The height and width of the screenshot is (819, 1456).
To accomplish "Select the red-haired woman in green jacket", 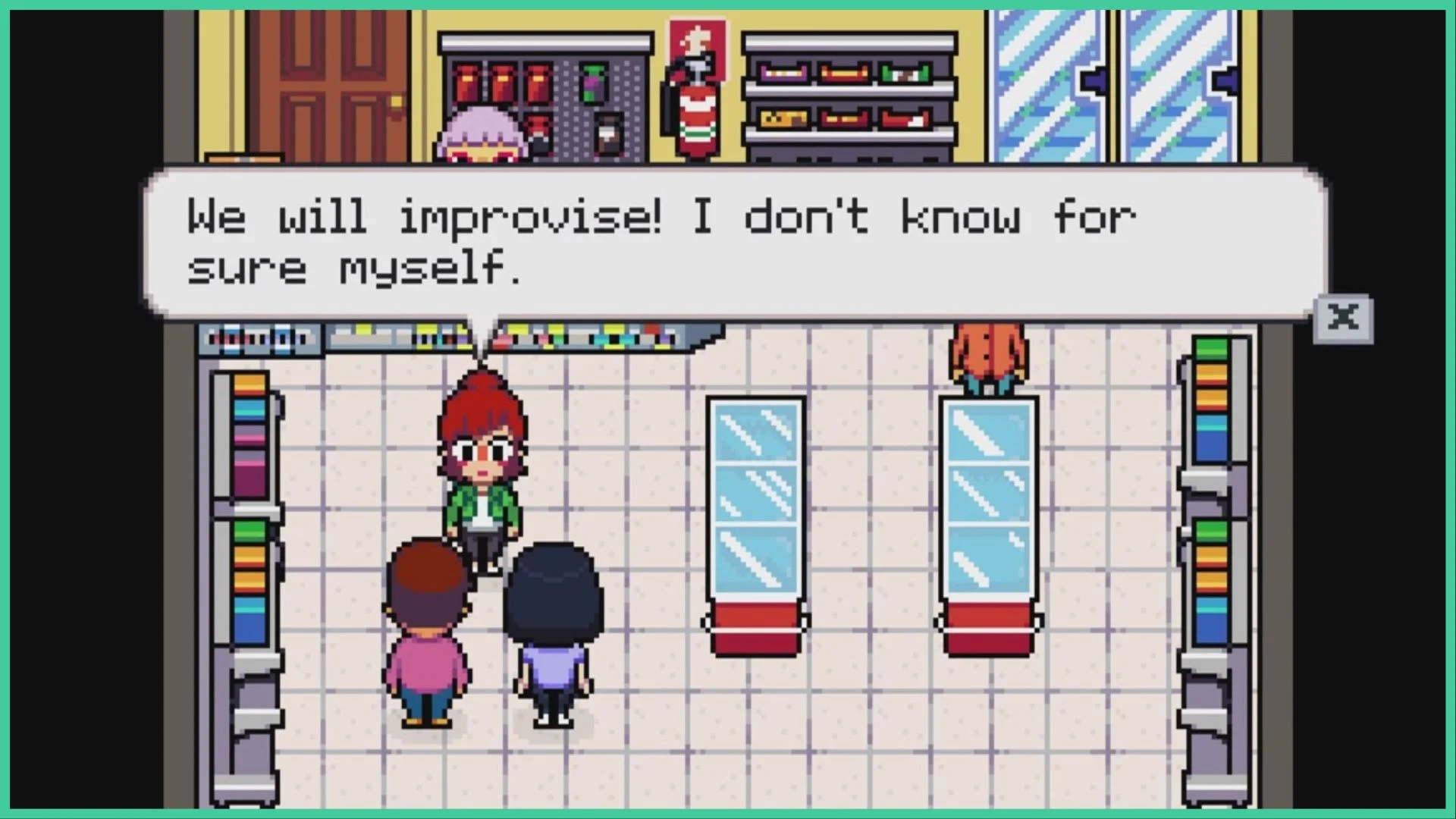I will (x=482, y=470).
